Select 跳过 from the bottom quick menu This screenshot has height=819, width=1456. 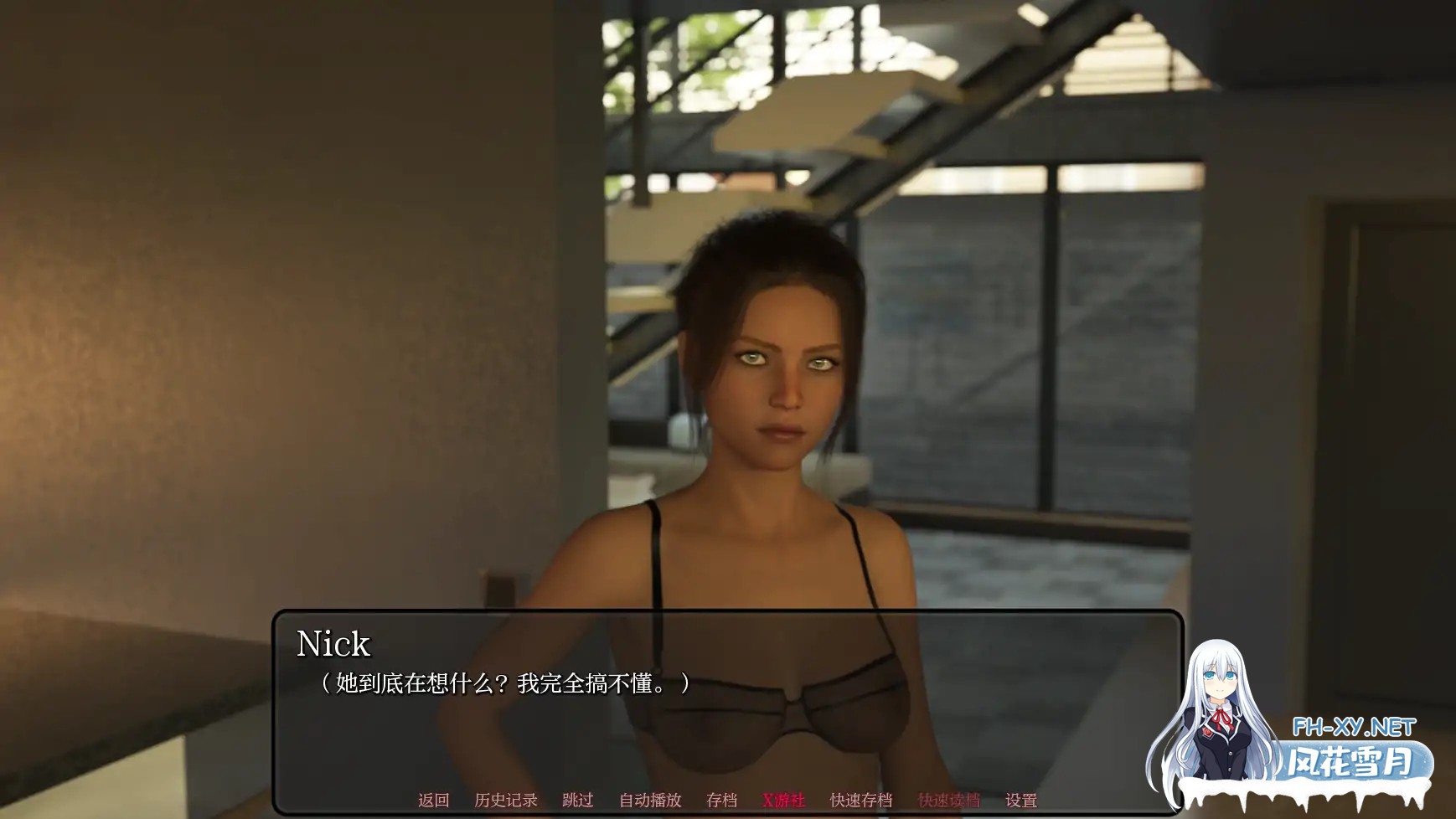coord(578,800)
